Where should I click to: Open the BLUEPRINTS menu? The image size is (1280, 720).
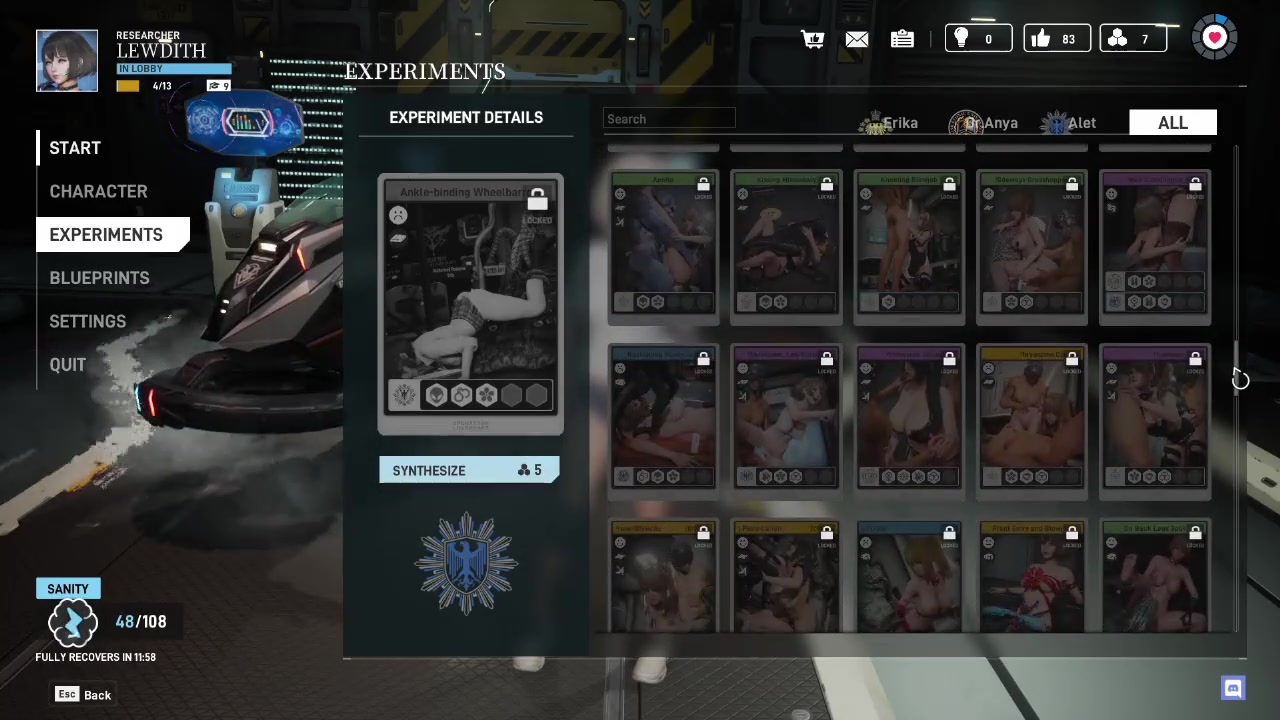coord(99,278)
